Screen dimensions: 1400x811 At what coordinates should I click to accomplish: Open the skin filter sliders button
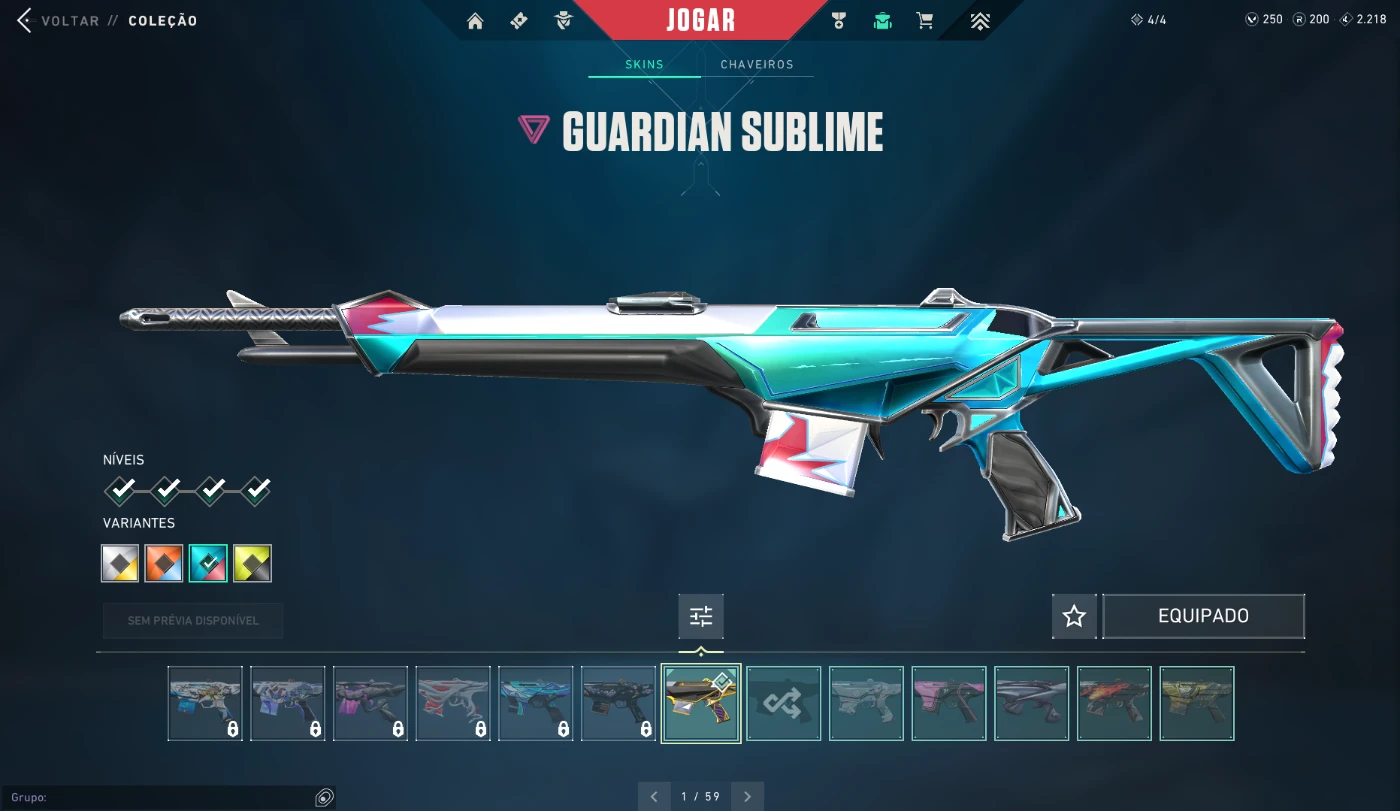pyautogui.click(x=701, y=617)
